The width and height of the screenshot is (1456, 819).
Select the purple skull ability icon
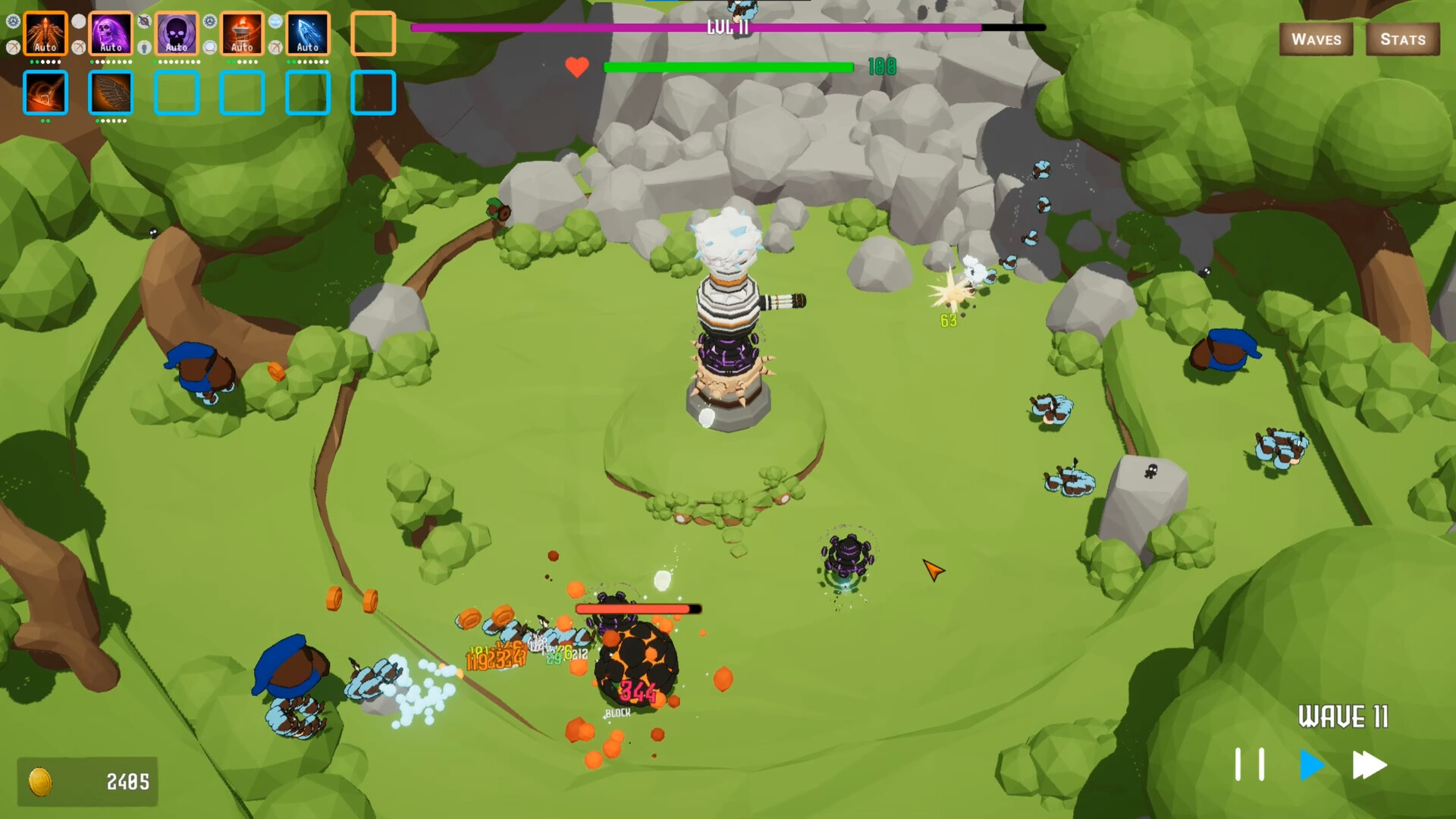tap(111, 33)
